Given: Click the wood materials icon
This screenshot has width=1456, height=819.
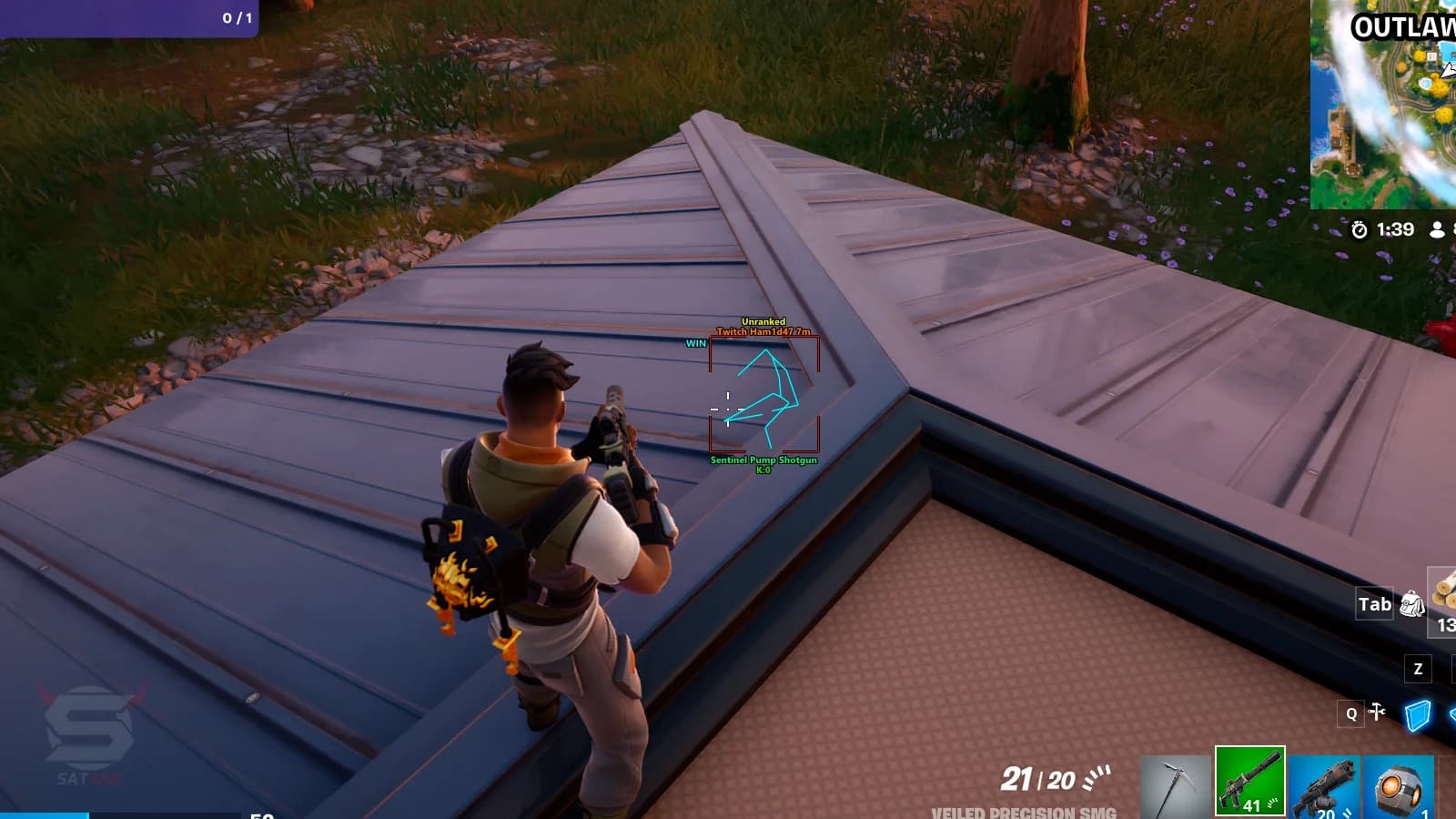Looking at the screenshot, I should pyautogui.click(x=1445, y=596).
